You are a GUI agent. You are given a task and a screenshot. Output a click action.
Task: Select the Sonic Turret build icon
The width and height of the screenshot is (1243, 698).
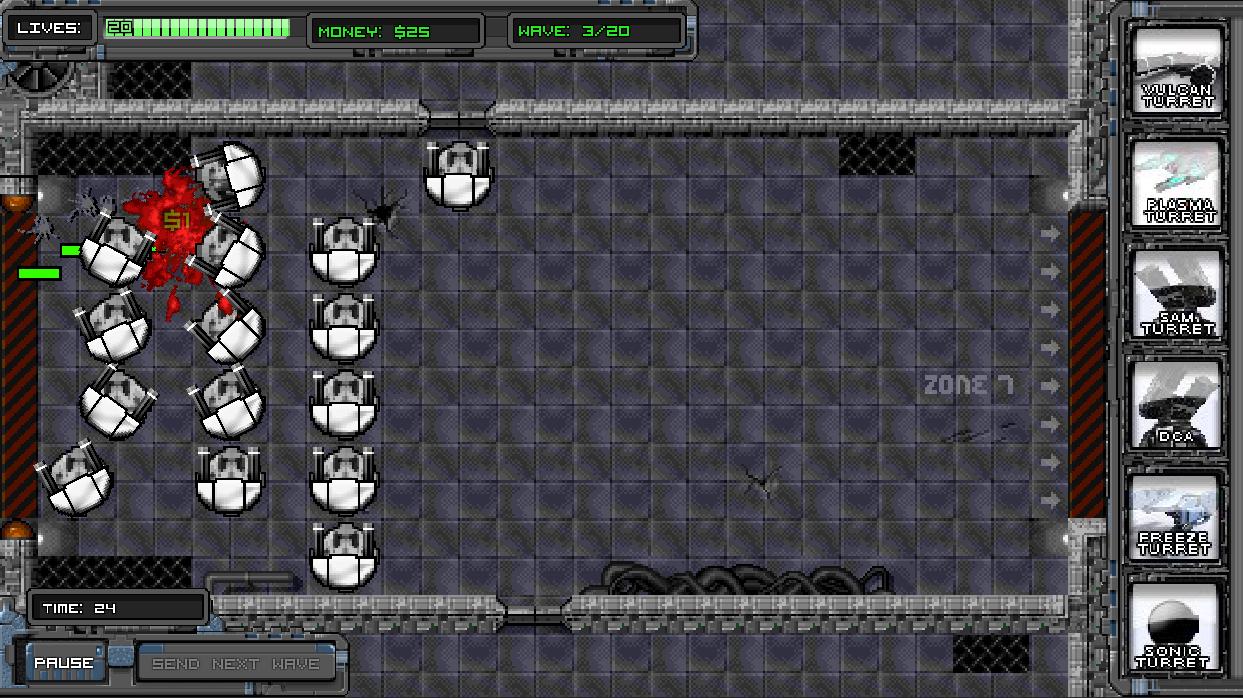1178,630
